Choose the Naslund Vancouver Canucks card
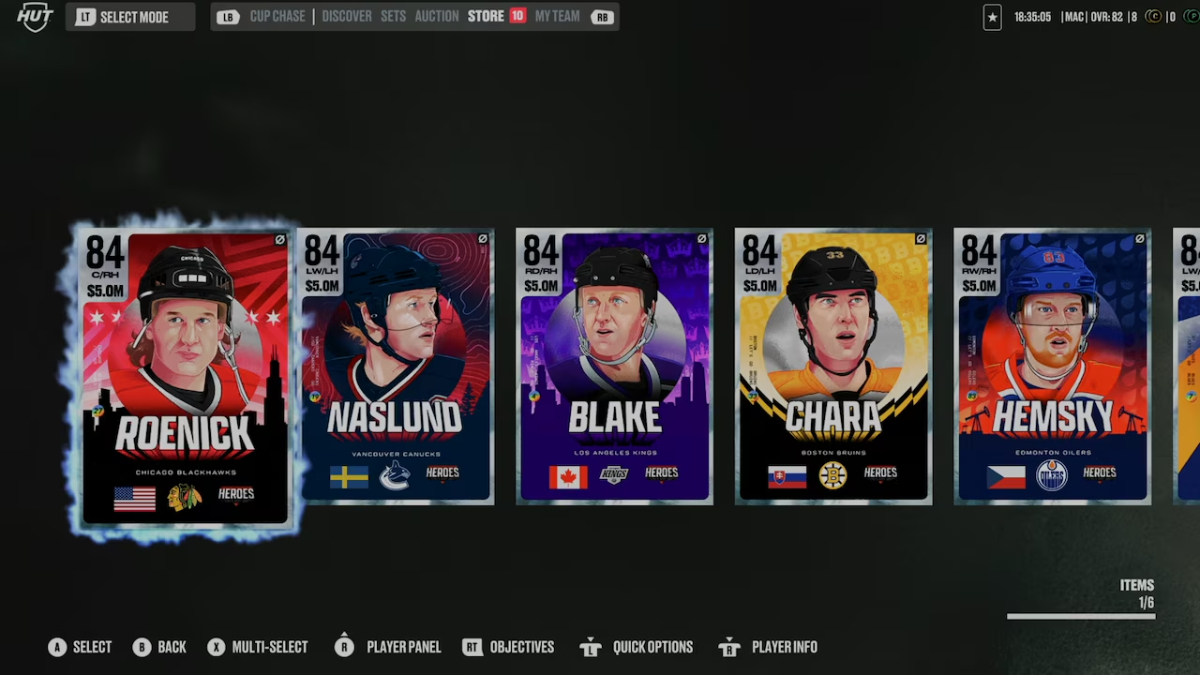The image size is (1200, 675). (x=395, y=367)
